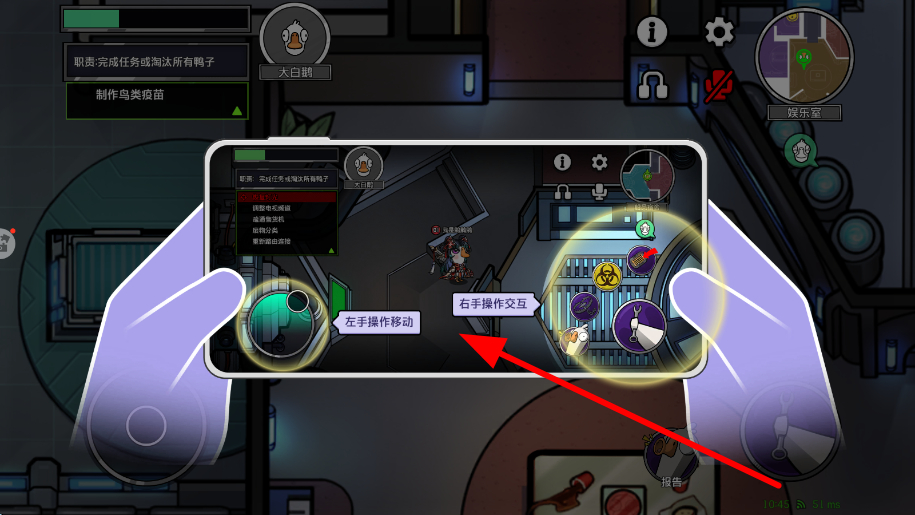
Task: Open the info button
Action: 652,32
